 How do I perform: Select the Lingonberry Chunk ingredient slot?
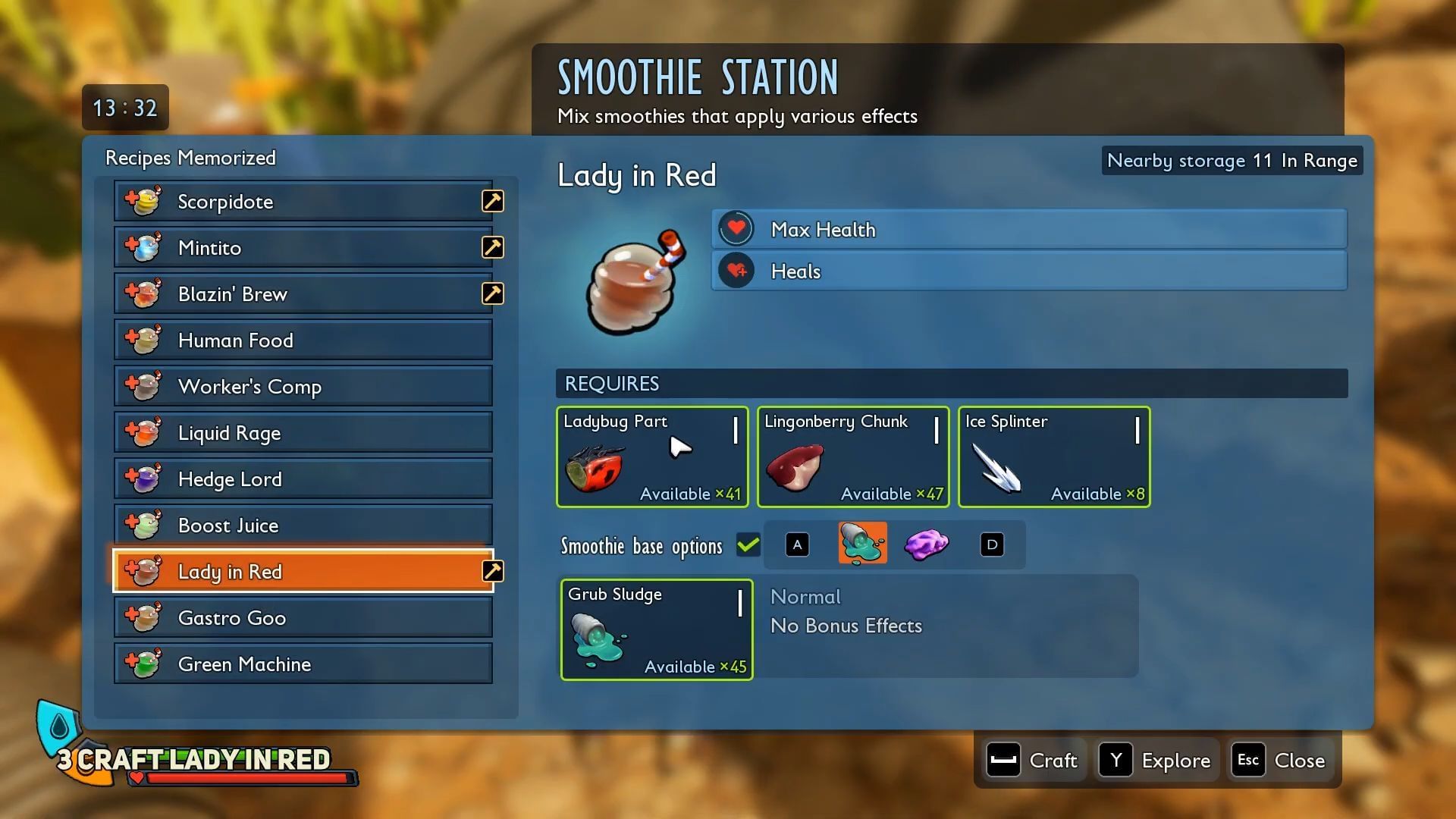[x=853, y=457]
